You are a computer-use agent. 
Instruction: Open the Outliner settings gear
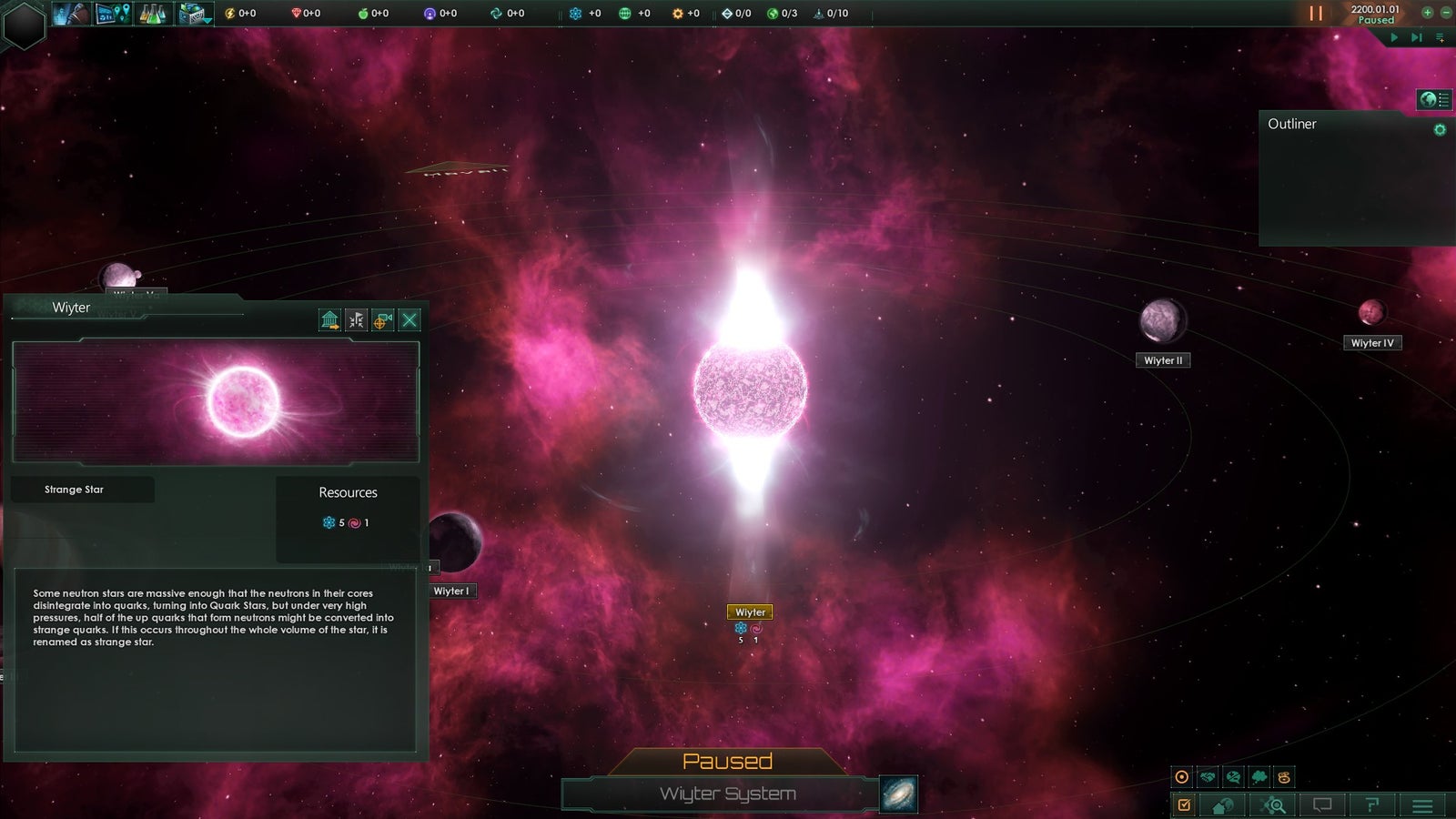1439,130
